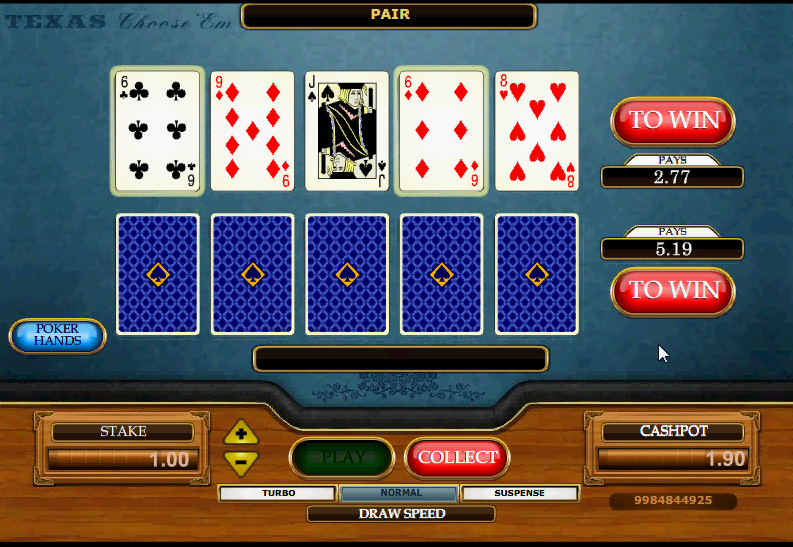Set draw speed to Turbo
This screenshot has height=547, width=793.
coord(278,493)
